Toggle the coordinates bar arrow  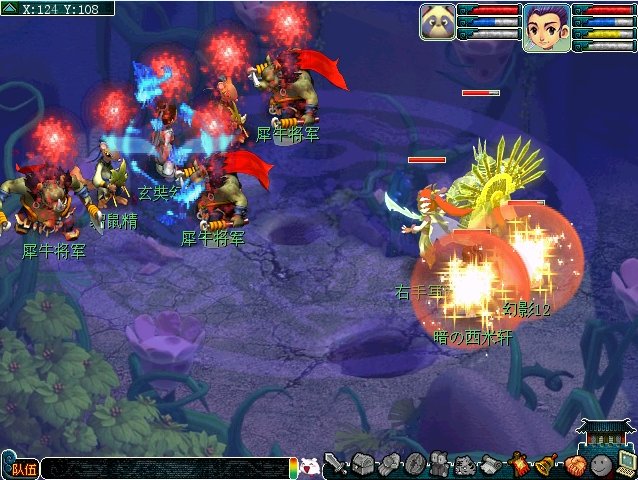point(9,7)
